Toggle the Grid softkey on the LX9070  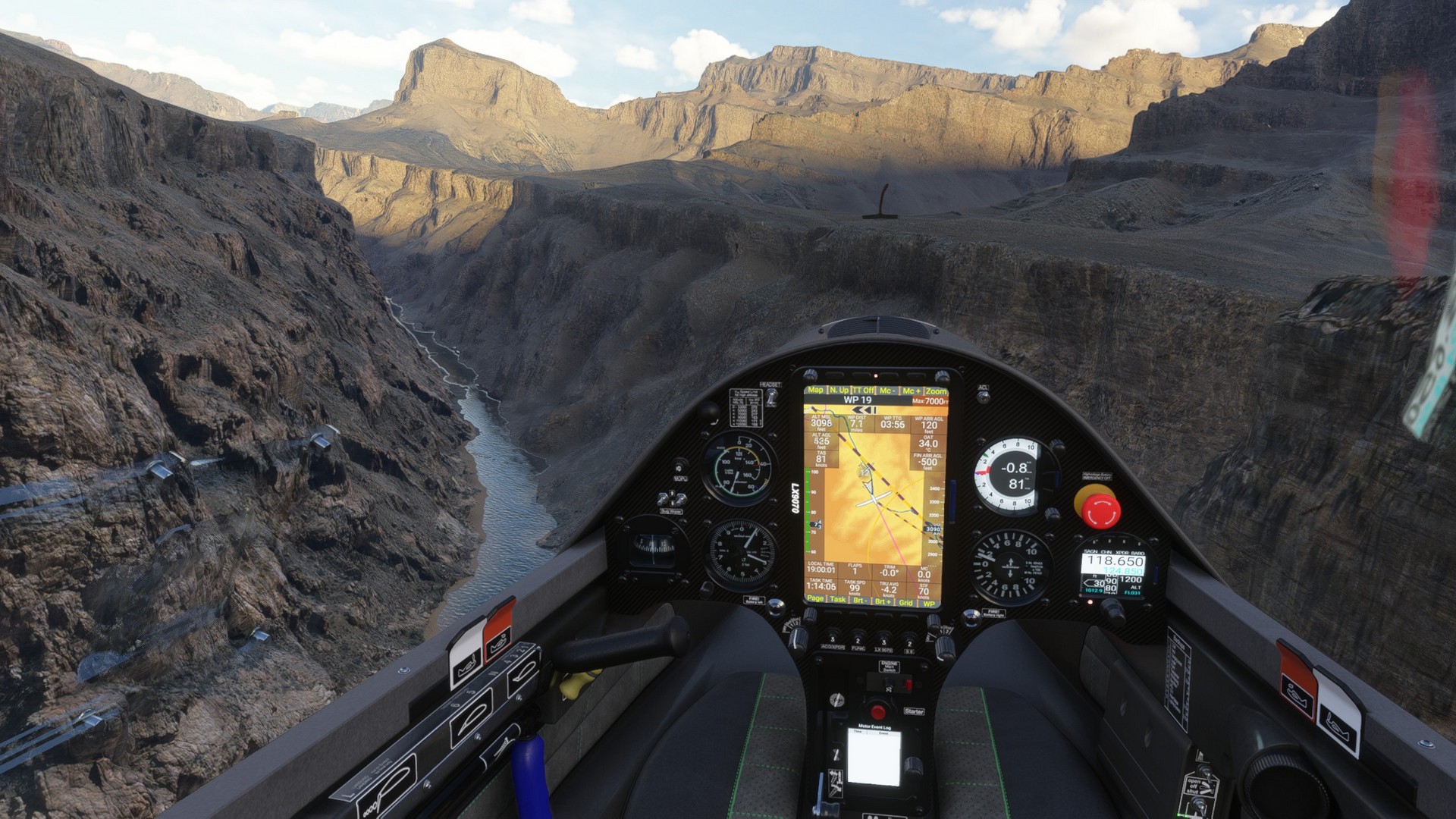pyautogui.click(x=905, y=602)
